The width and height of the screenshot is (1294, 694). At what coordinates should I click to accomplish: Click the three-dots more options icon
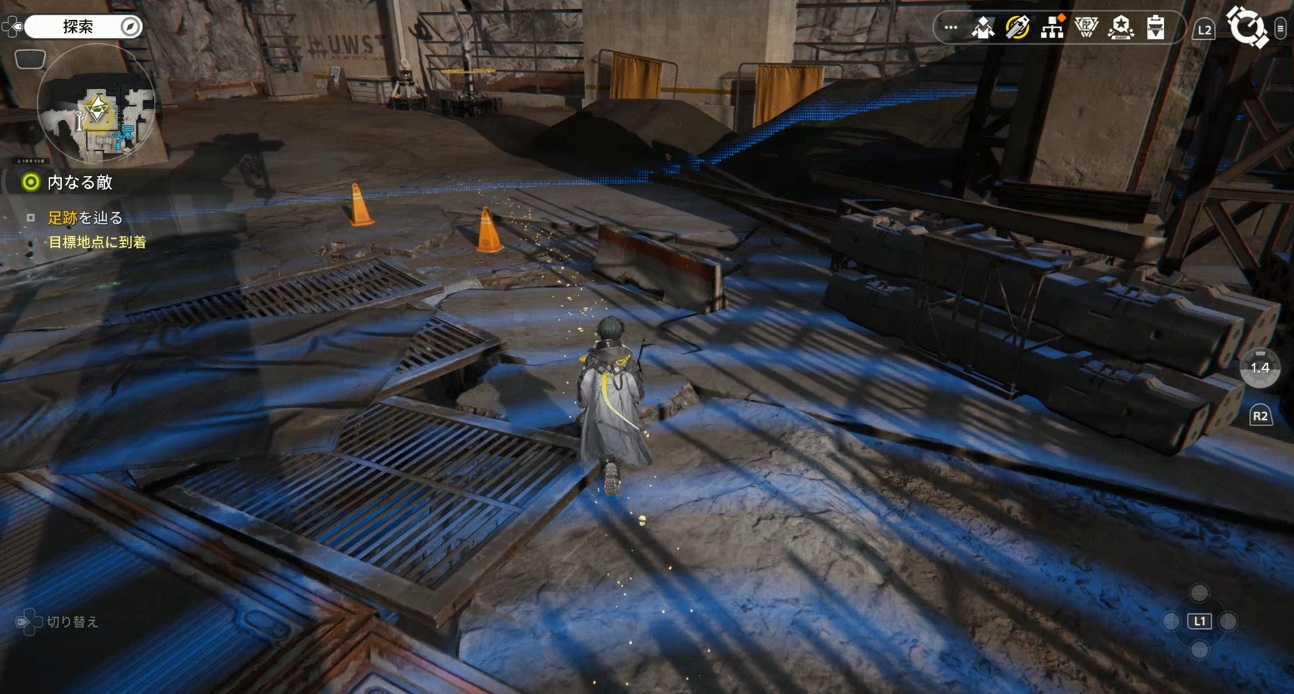point(951,28)
